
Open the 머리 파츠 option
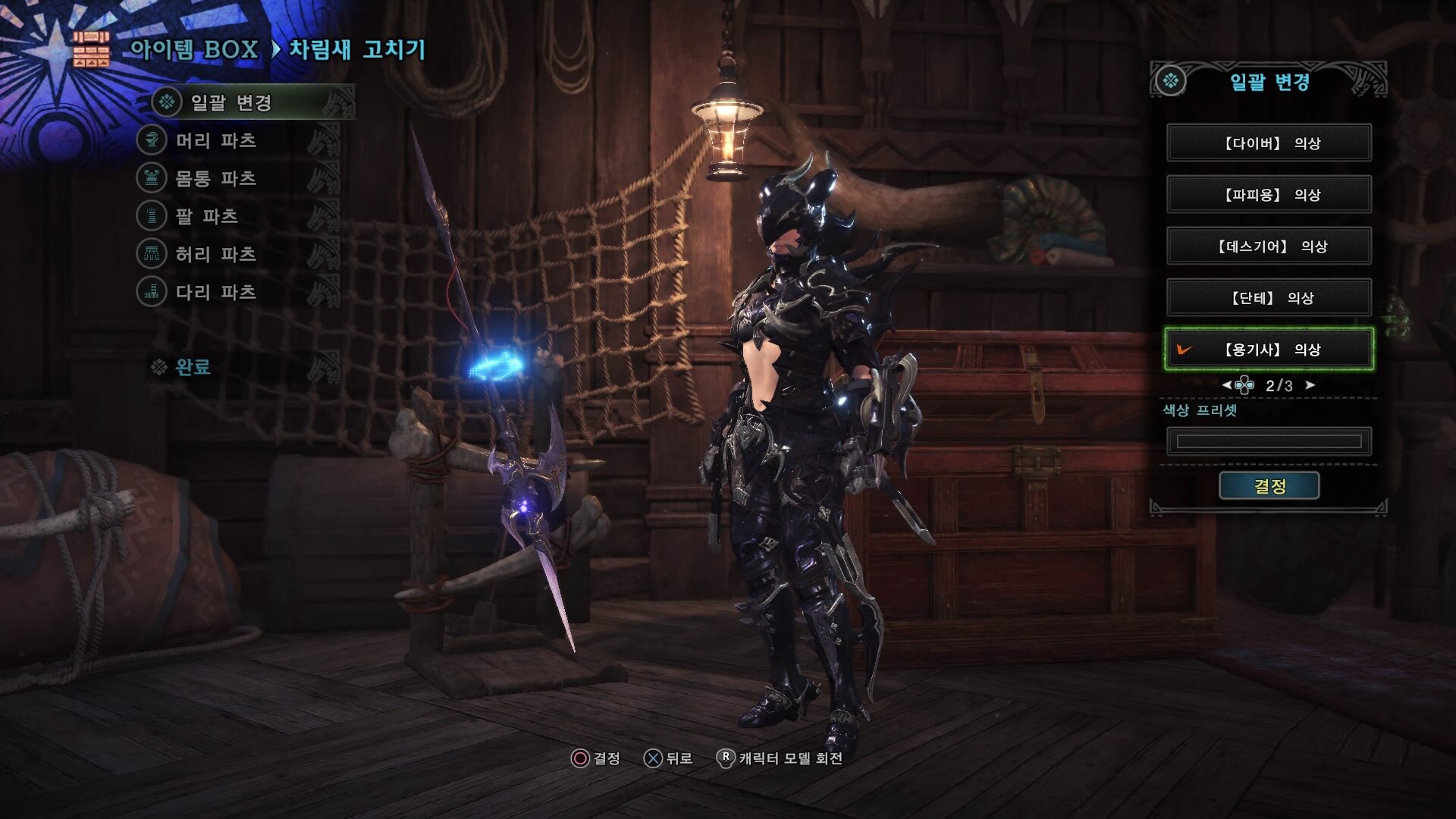pyautogui.click(x=215, y=140)
